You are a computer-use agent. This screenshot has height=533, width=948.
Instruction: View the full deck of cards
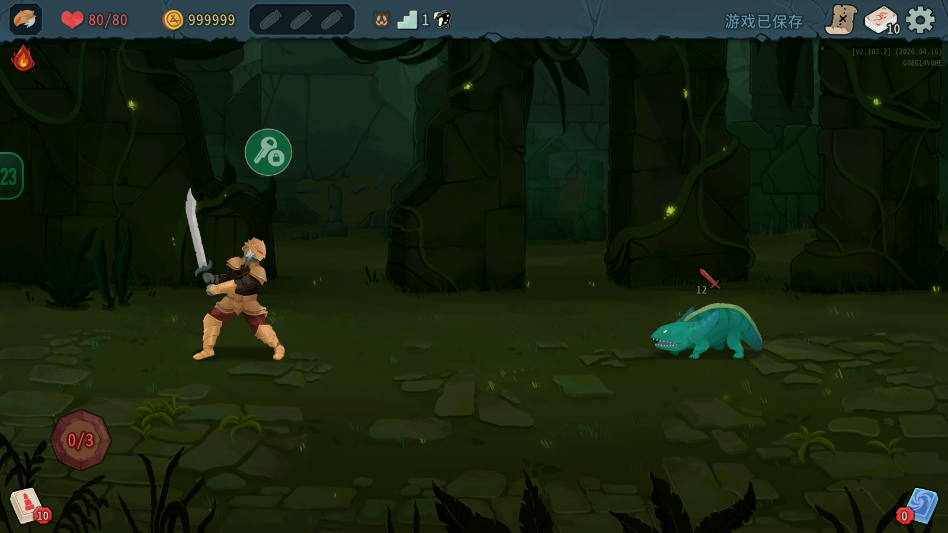880,19
